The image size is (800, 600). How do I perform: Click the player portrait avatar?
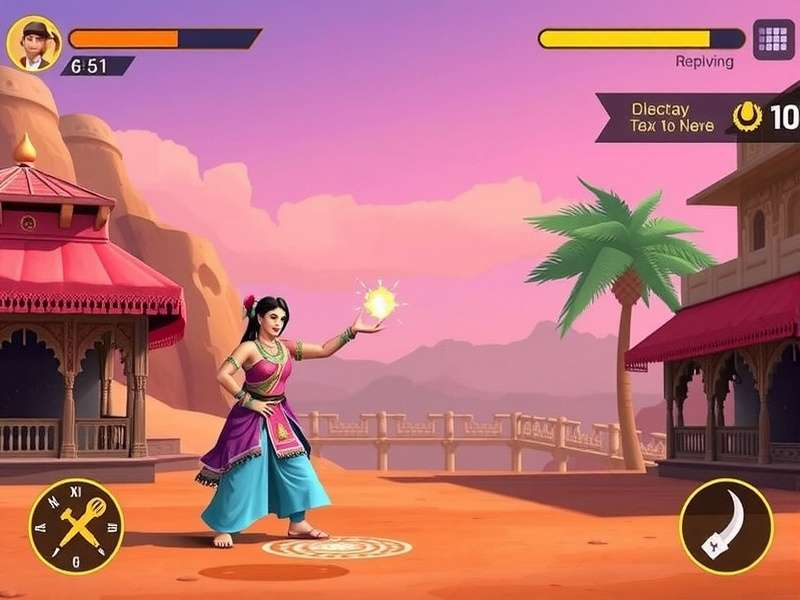[34, 44]
